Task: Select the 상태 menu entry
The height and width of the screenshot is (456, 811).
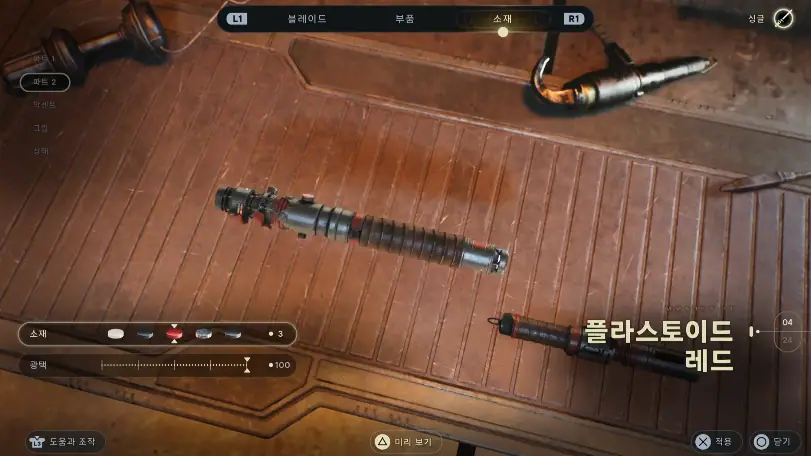Action: [x=41, y=151]
